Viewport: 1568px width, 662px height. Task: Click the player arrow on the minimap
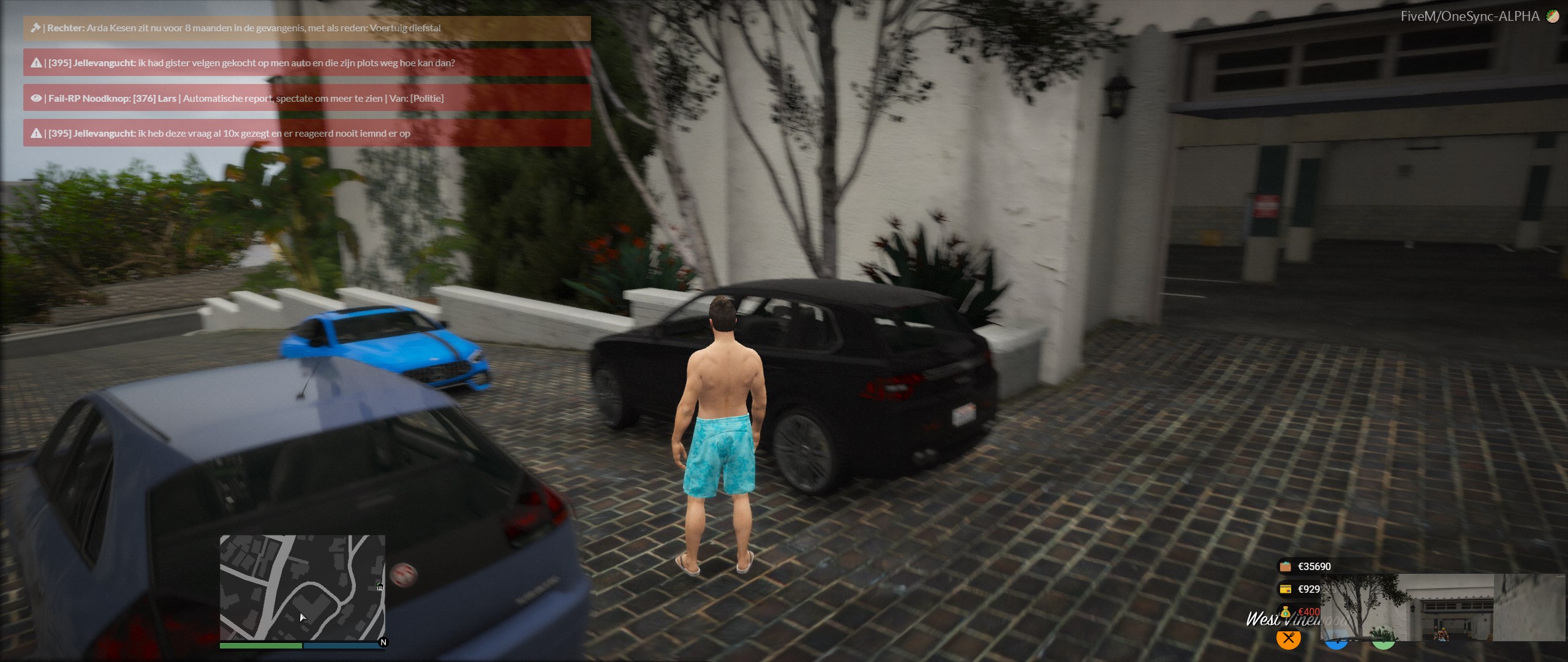click(x=302, y=617)
